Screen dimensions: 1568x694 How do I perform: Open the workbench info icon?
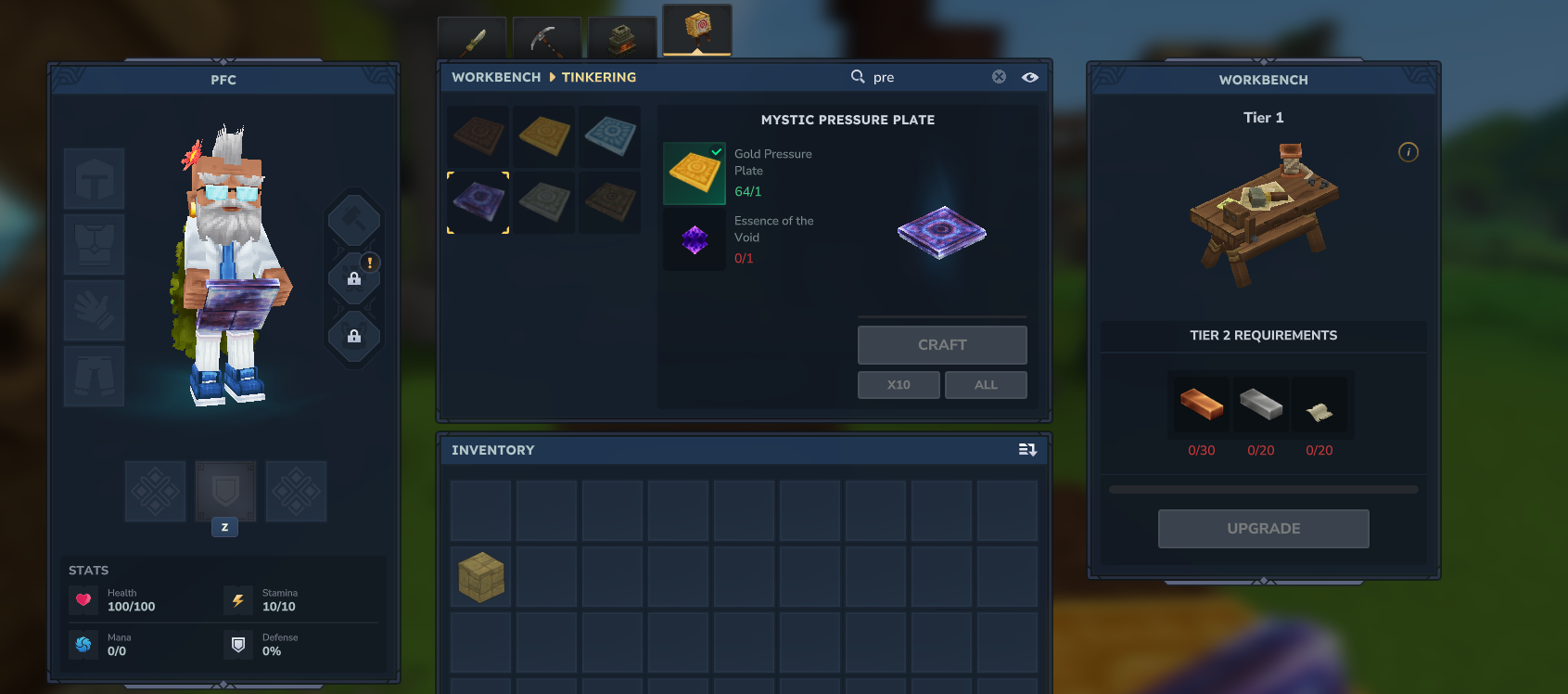pyautogui.click(x=1409, y=152)
